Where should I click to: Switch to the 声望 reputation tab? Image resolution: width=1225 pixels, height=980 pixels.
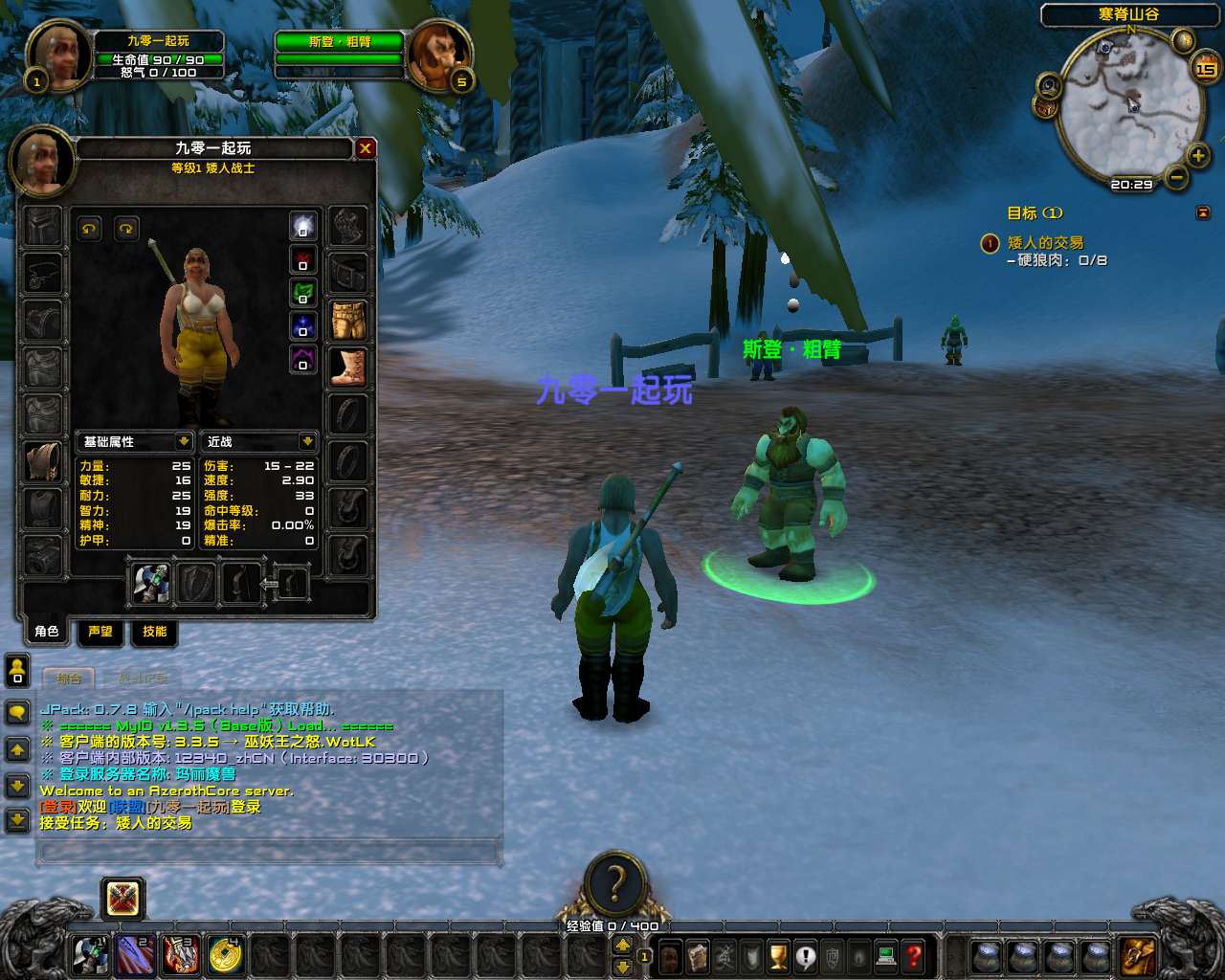(100, 632)
